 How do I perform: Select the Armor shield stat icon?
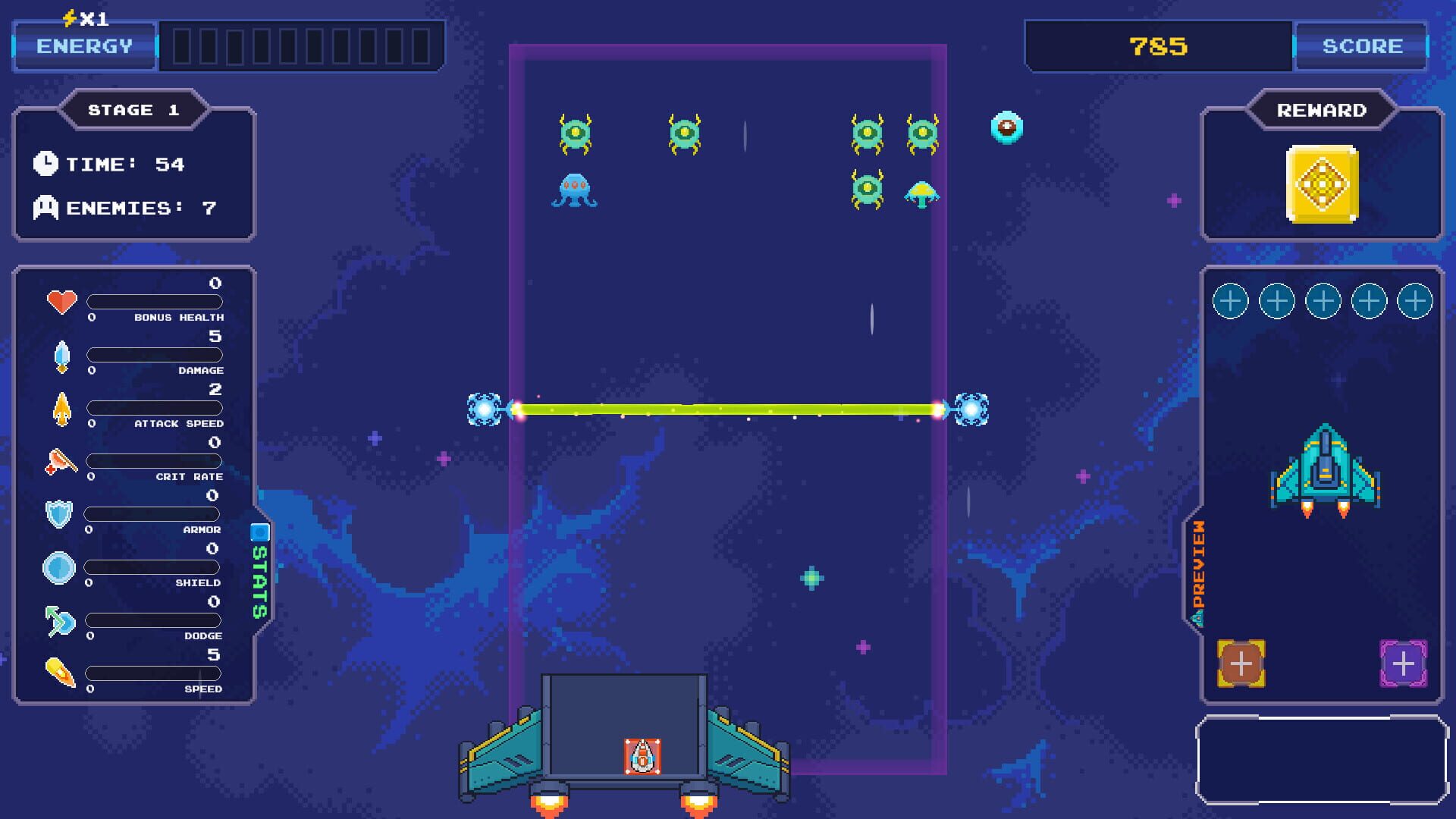[x=59, y=513]
